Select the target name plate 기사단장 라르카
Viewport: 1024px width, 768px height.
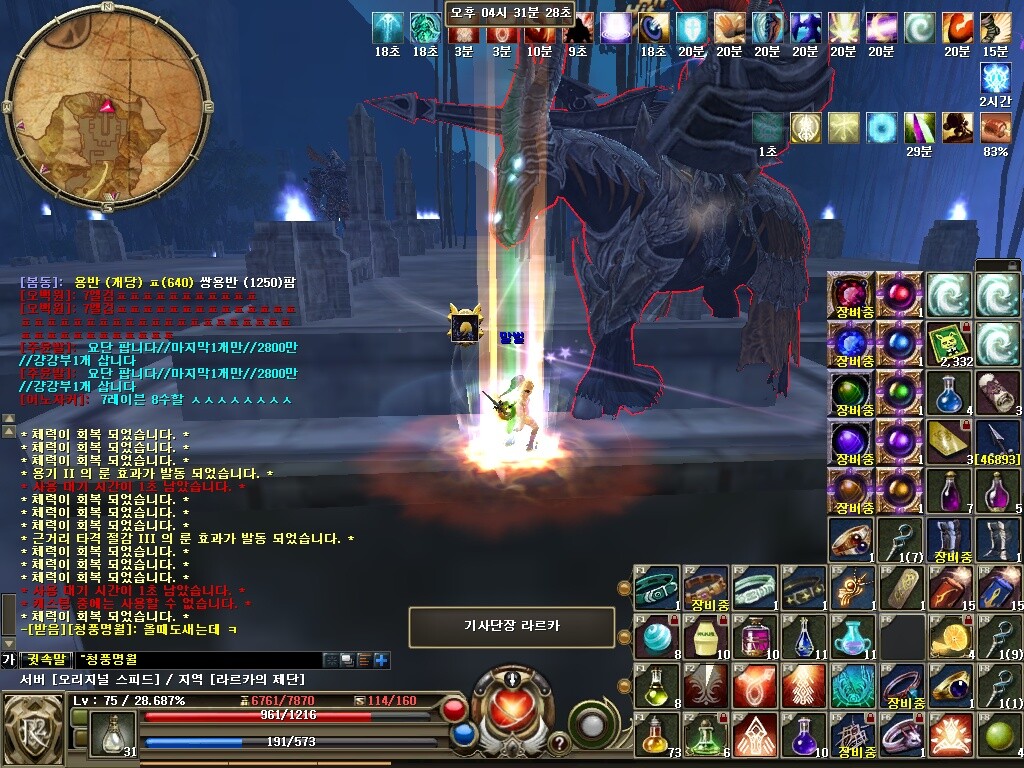(512, 627)
